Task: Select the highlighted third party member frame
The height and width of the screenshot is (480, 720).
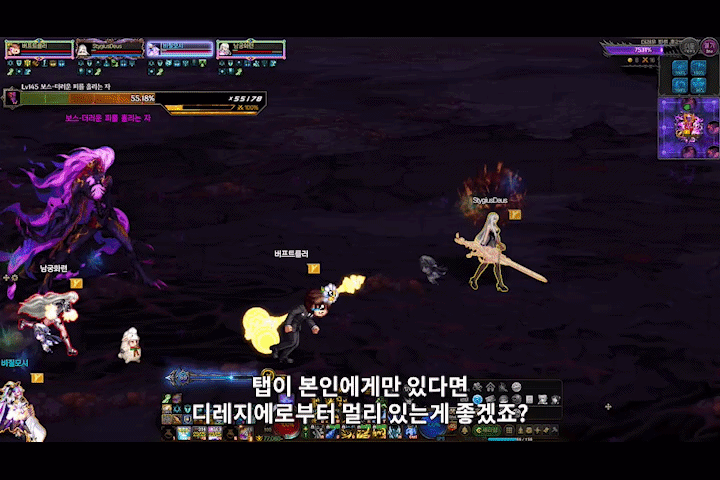Action: 180,49
